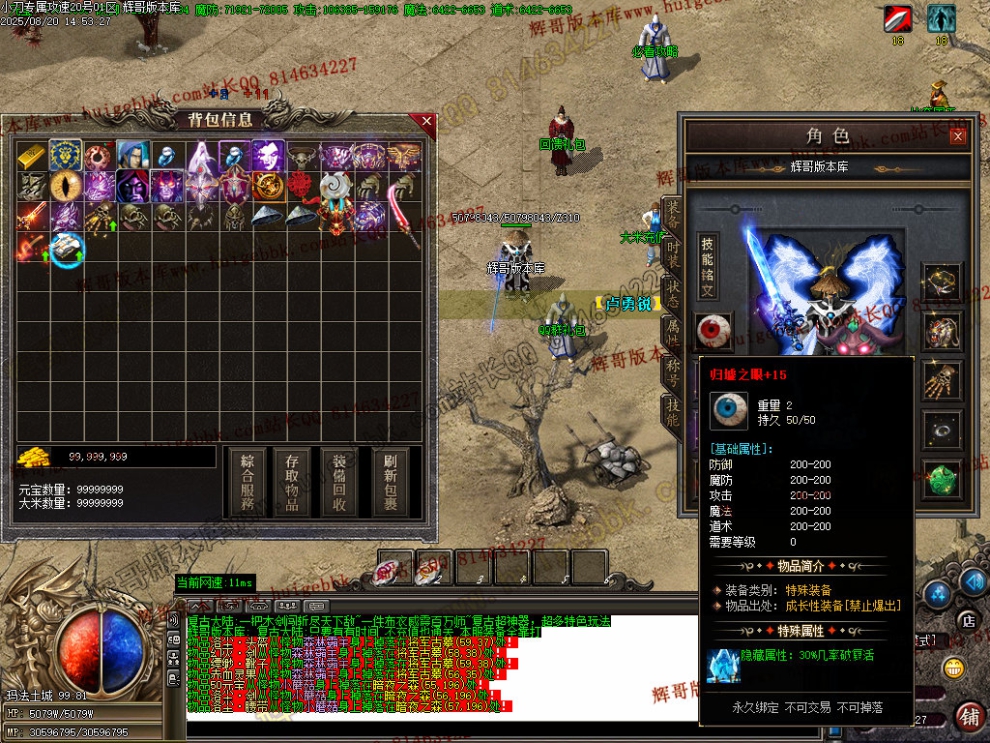Screen dimensions: 990x743
Task: Select the gold bar in the bag
Action: 32,157
